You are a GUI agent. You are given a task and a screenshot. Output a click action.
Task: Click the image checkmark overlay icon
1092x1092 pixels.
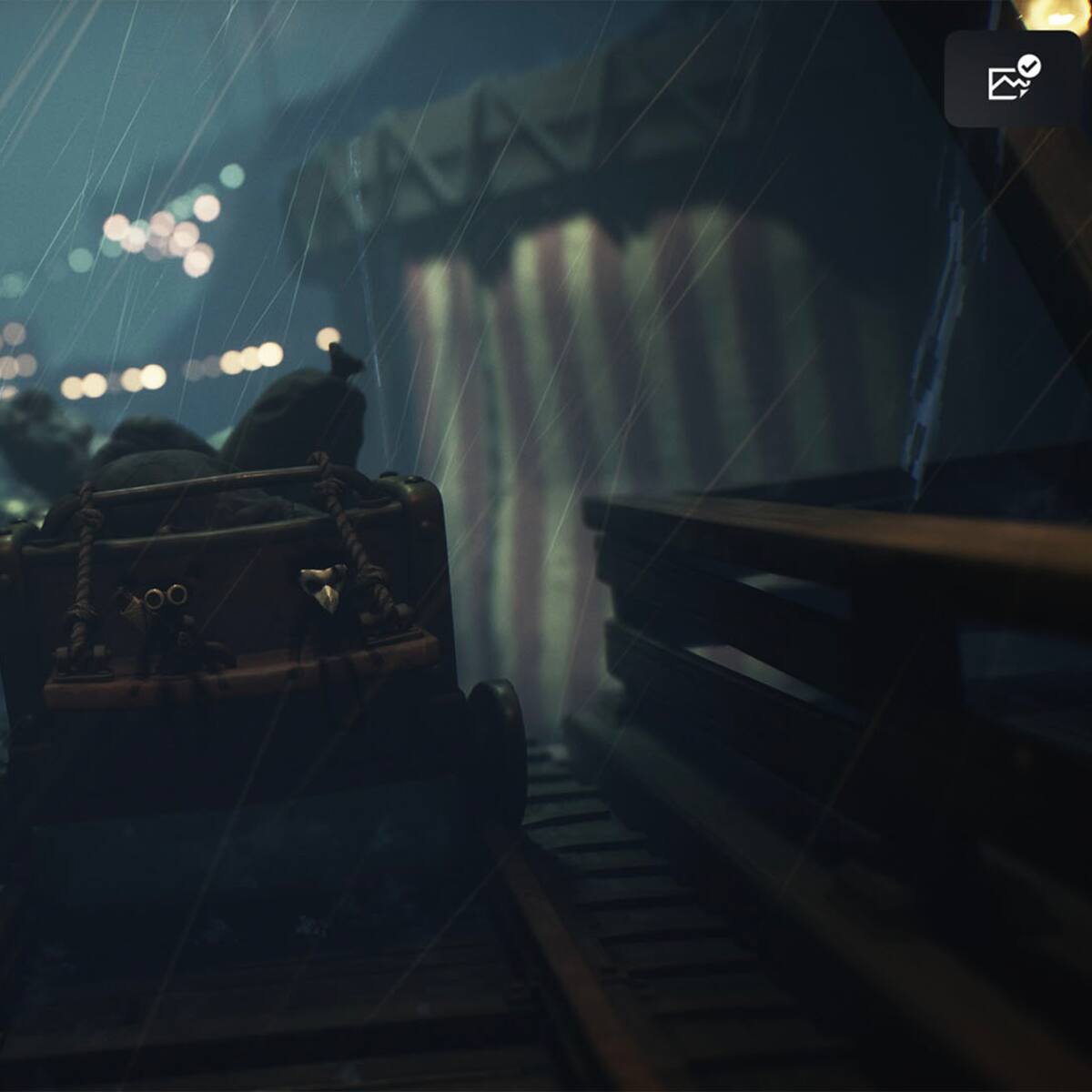click(x=1012, y=79)
